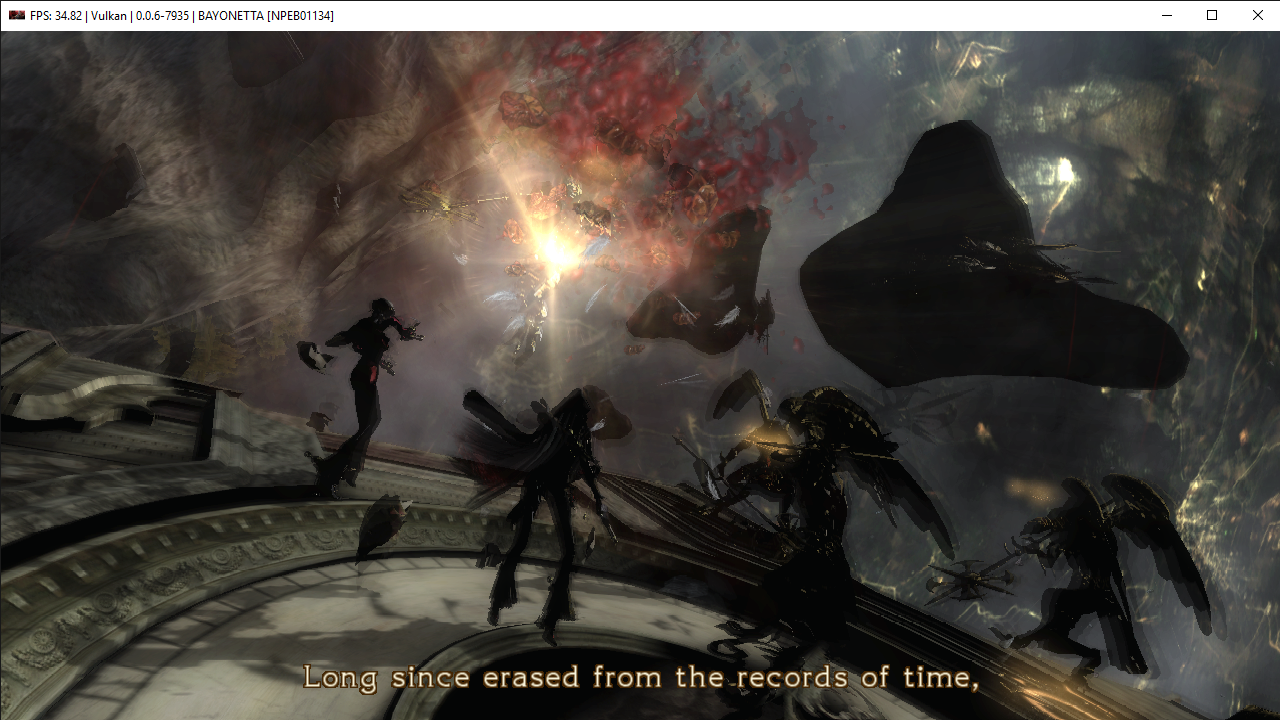1280x720 pixels.
Task: Click the NPEB01134 game ID label
Action: (x=301, y=15)
